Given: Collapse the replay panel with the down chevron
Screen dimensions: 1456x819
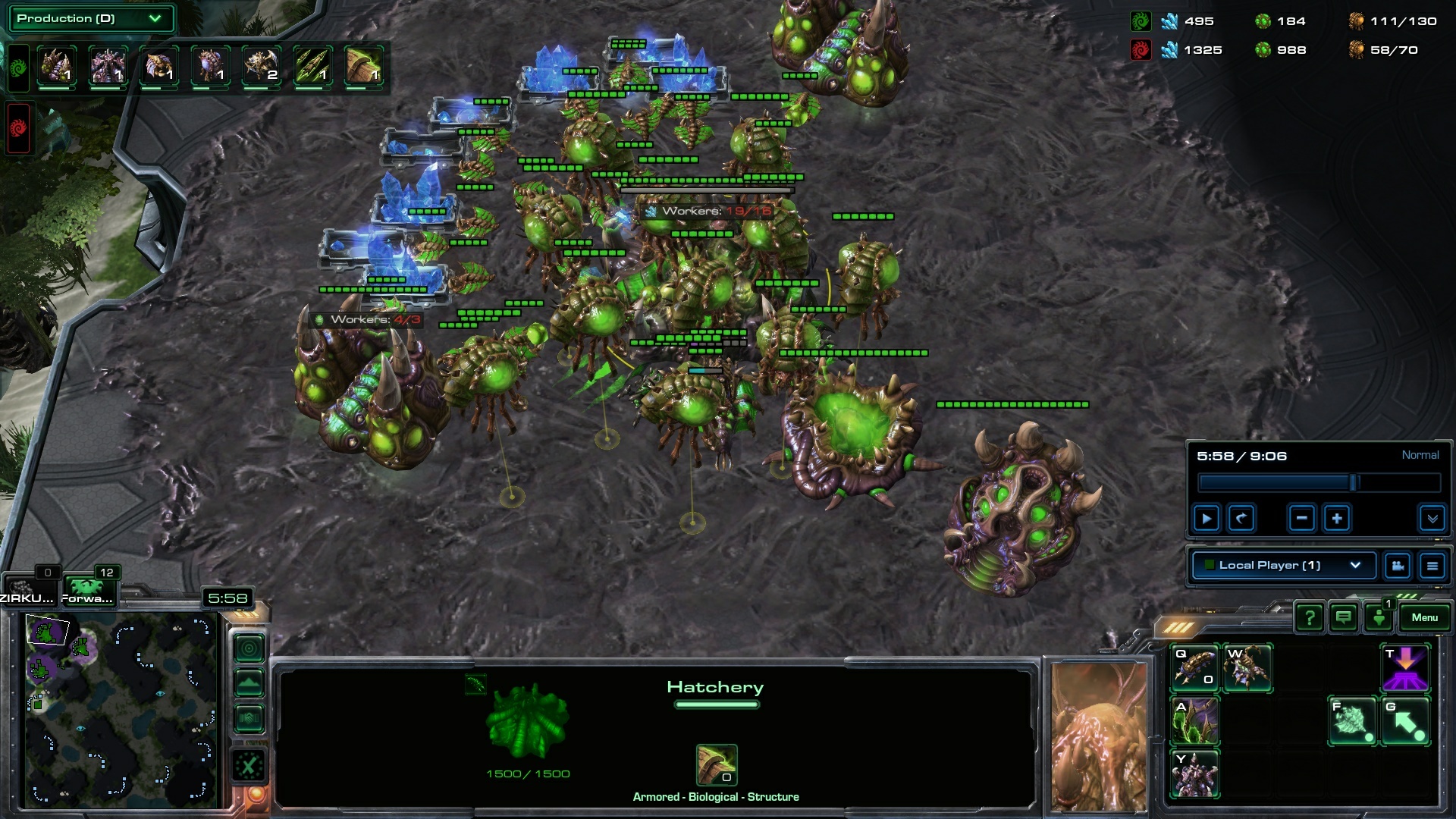Looking at the screenshot, I should (x=1432, y=518).
